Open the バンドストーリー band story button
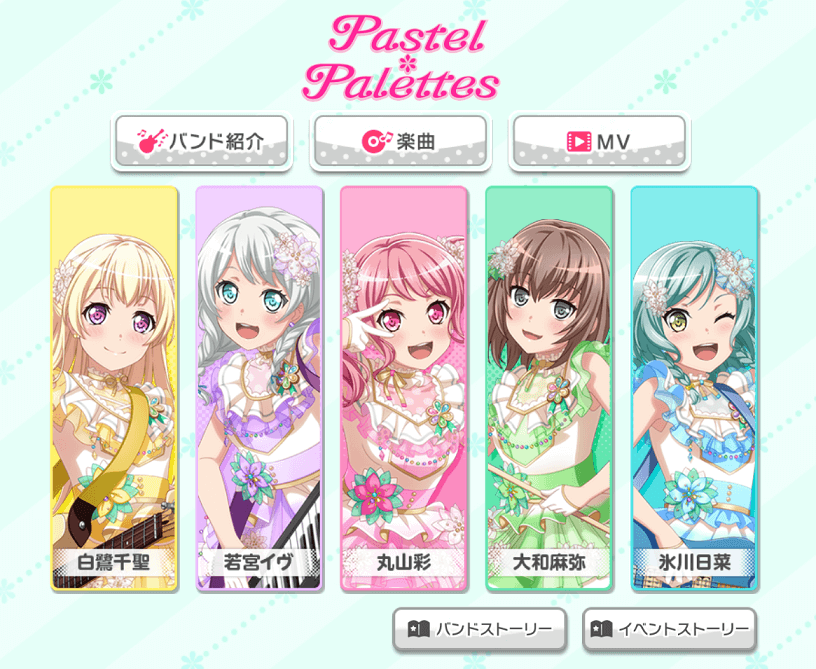The height and width of the screenshot is (669, 816). [x=480, y=629]
